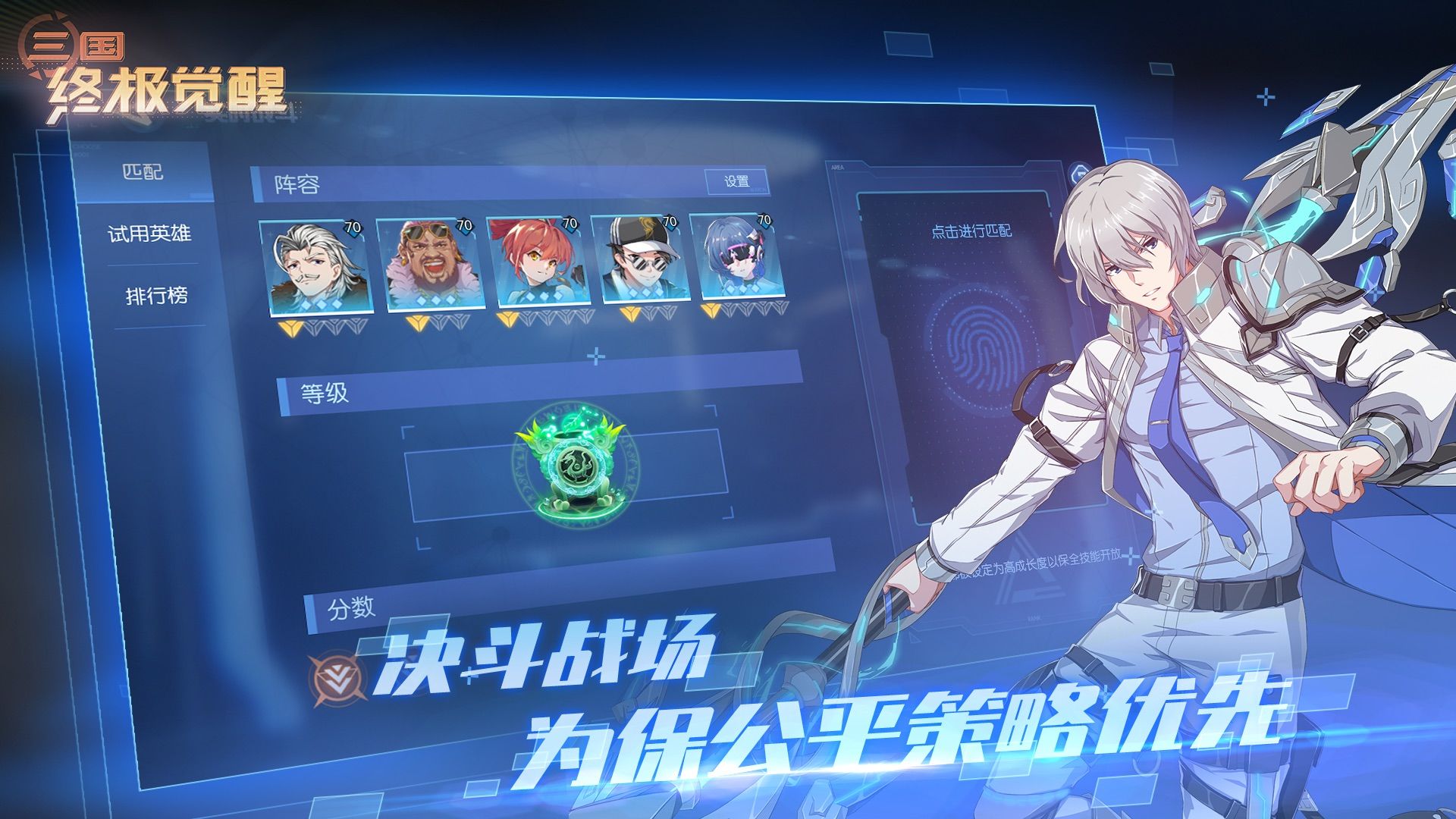Switch to the 试用英雄 tab
1456x819 pixels.
click(x=151, y=234)
